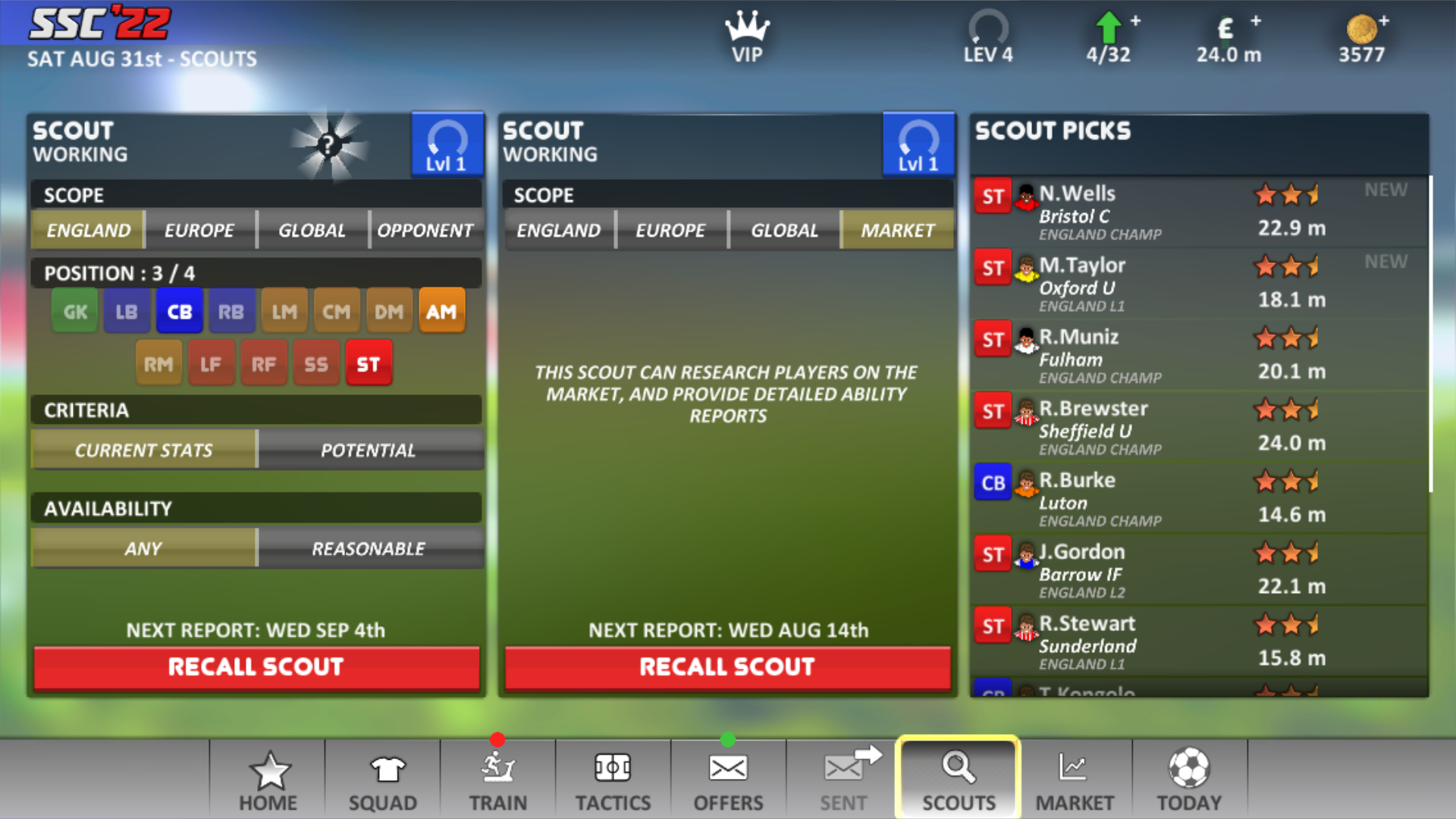Check the Offers inbox
Screen dimensions: 1456x819
[x=728, y=781]
